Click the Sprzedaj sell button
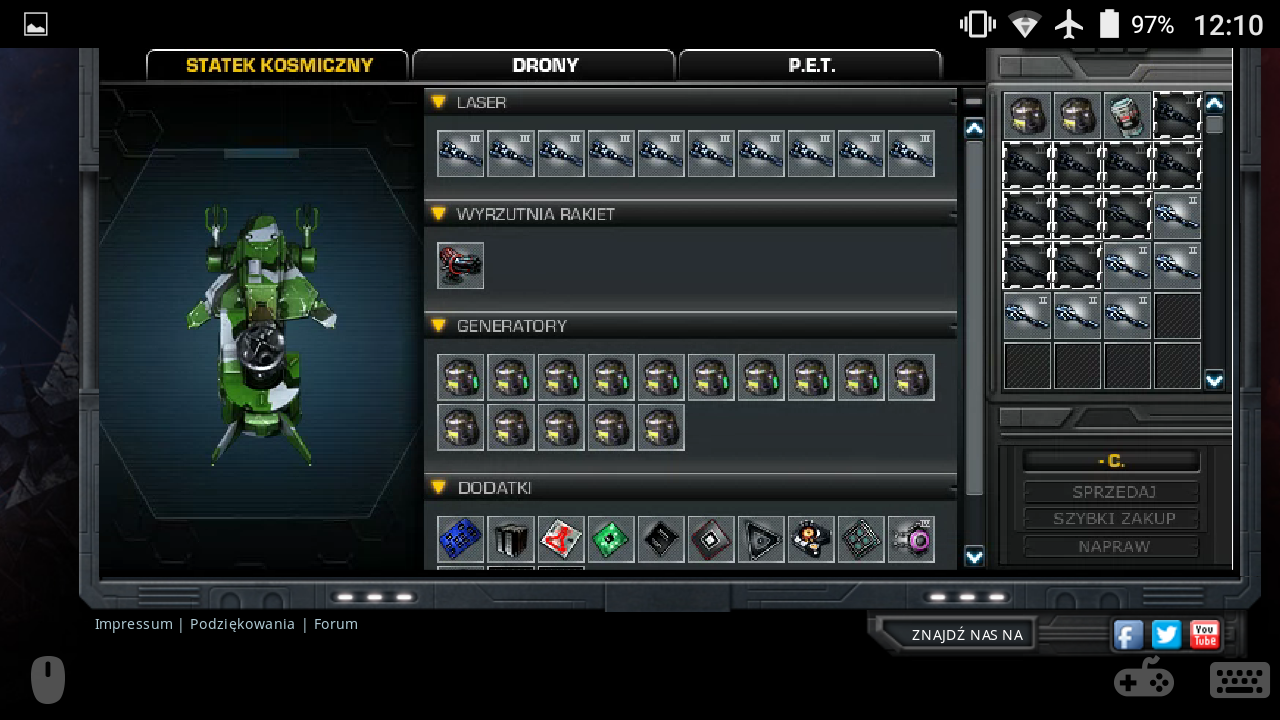Viewport: 1280px width, 720px height. (1112, 492)
